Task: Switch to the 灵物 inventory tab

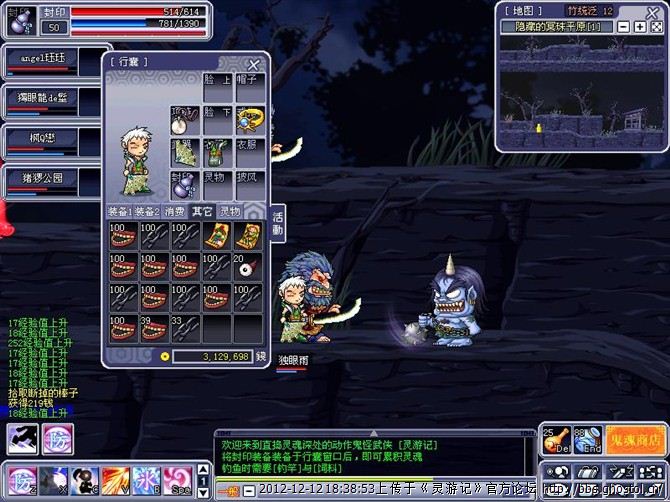Action: tap(230, 211)
